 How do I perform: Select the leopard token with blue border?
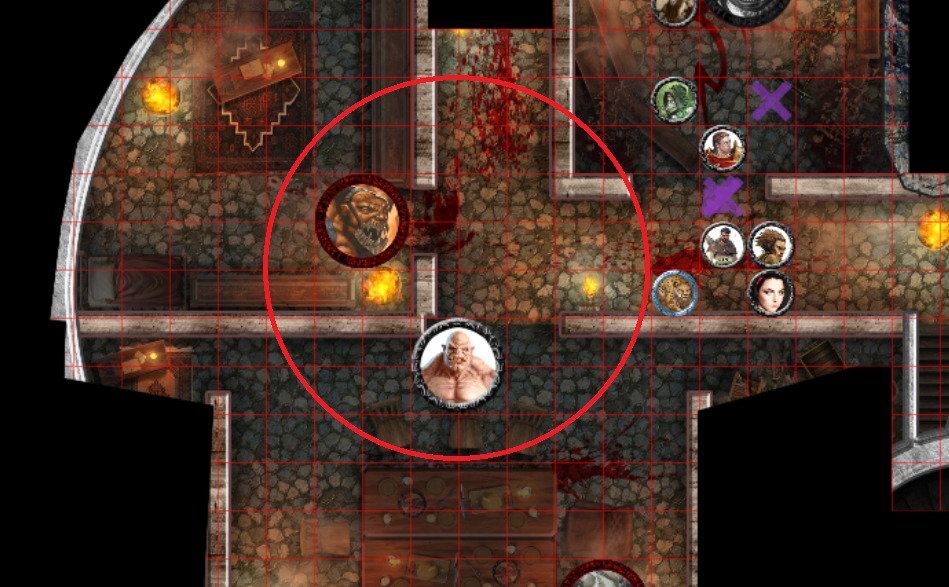click(x=674, y=292)
